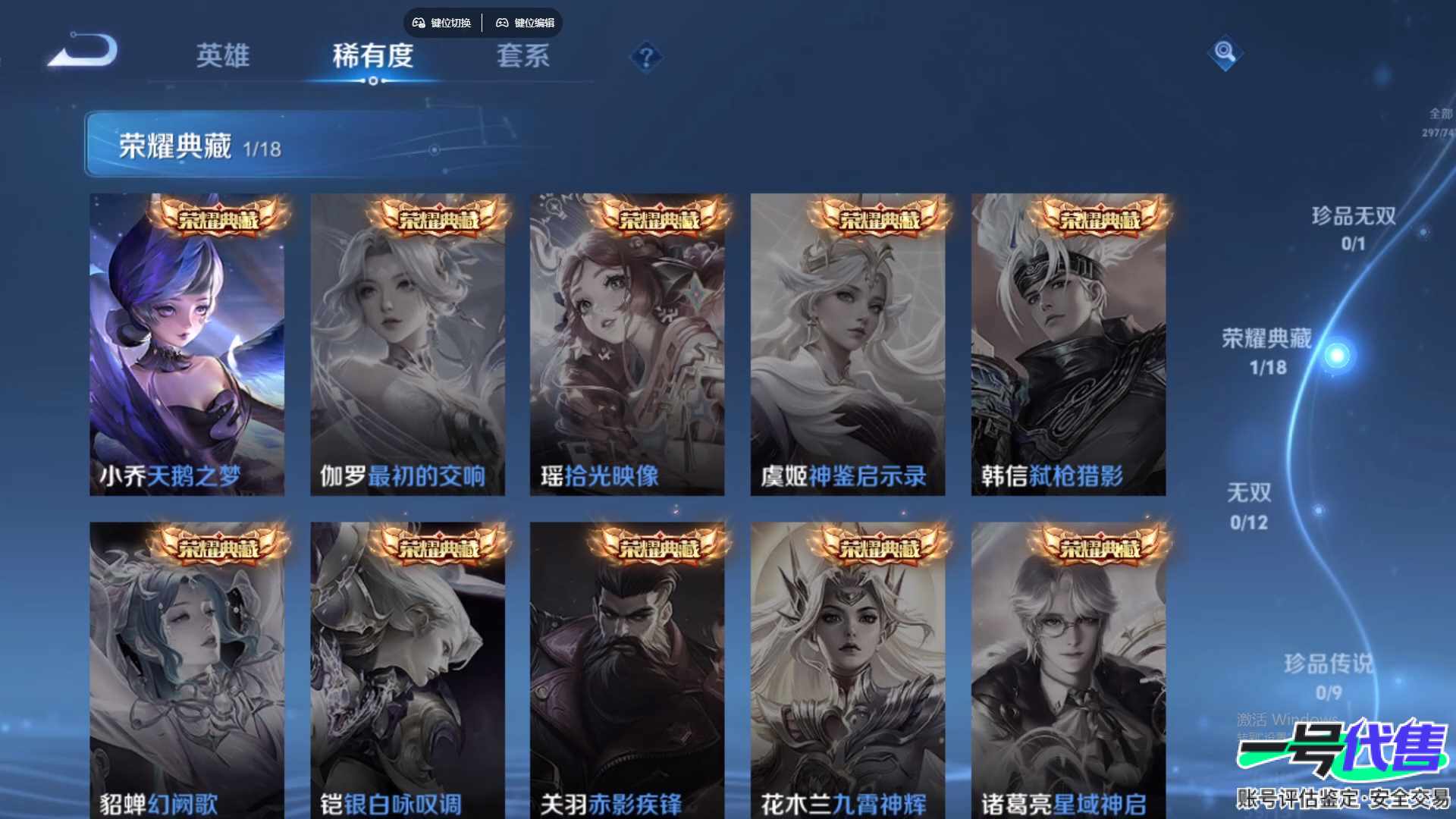Viewport: 1456px width, 819px height.
Task: Select the 稀有度 tab
Action: click(372, 55)
